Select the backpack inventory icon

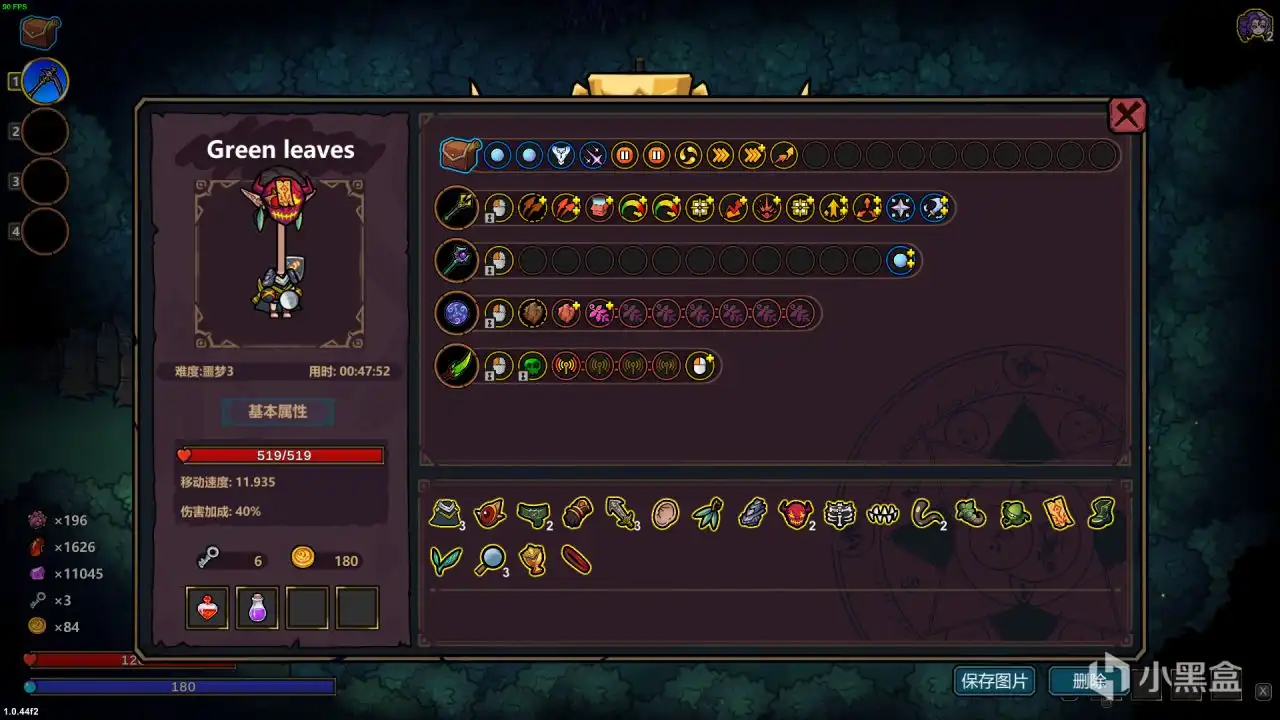459,155
